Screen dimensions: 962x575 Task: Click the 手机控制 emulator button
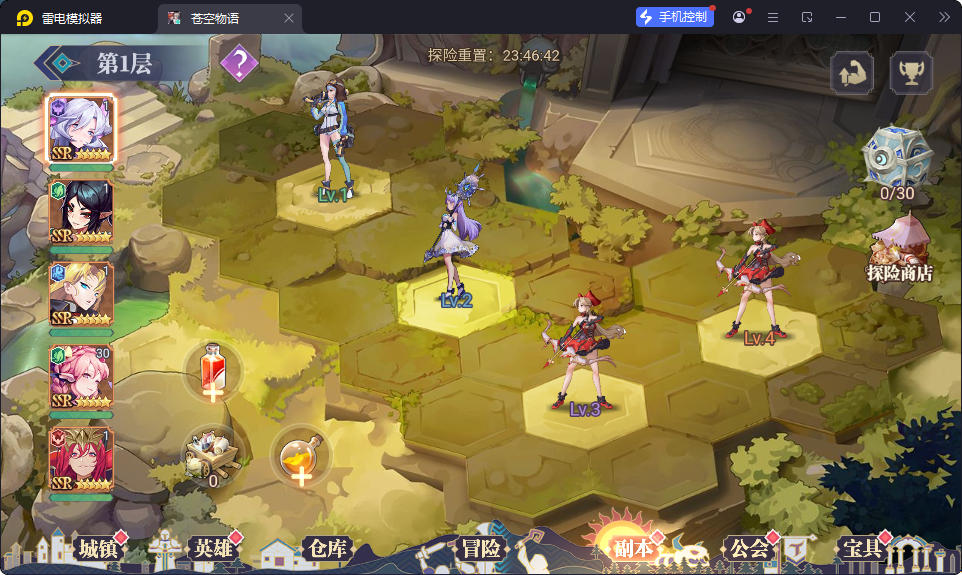coord(674,17)
